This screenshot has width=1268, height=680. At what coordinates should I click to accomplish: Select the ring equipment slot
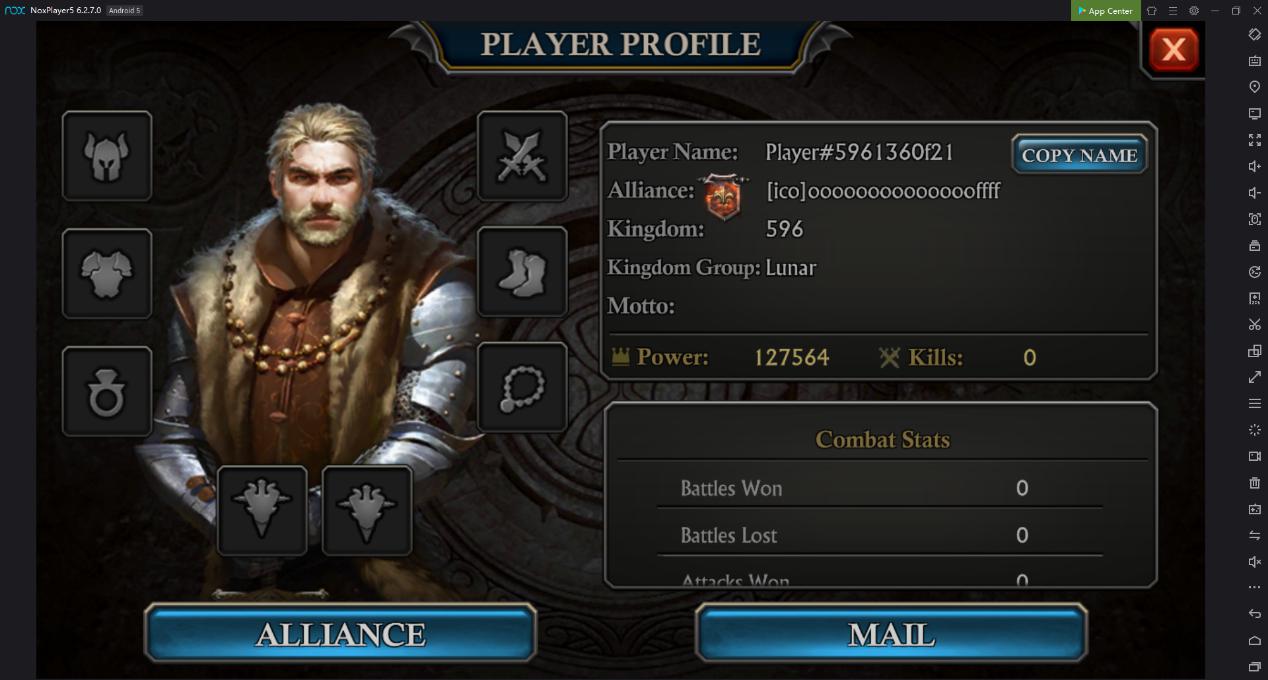pyautogui.click(x=107, y=392)
